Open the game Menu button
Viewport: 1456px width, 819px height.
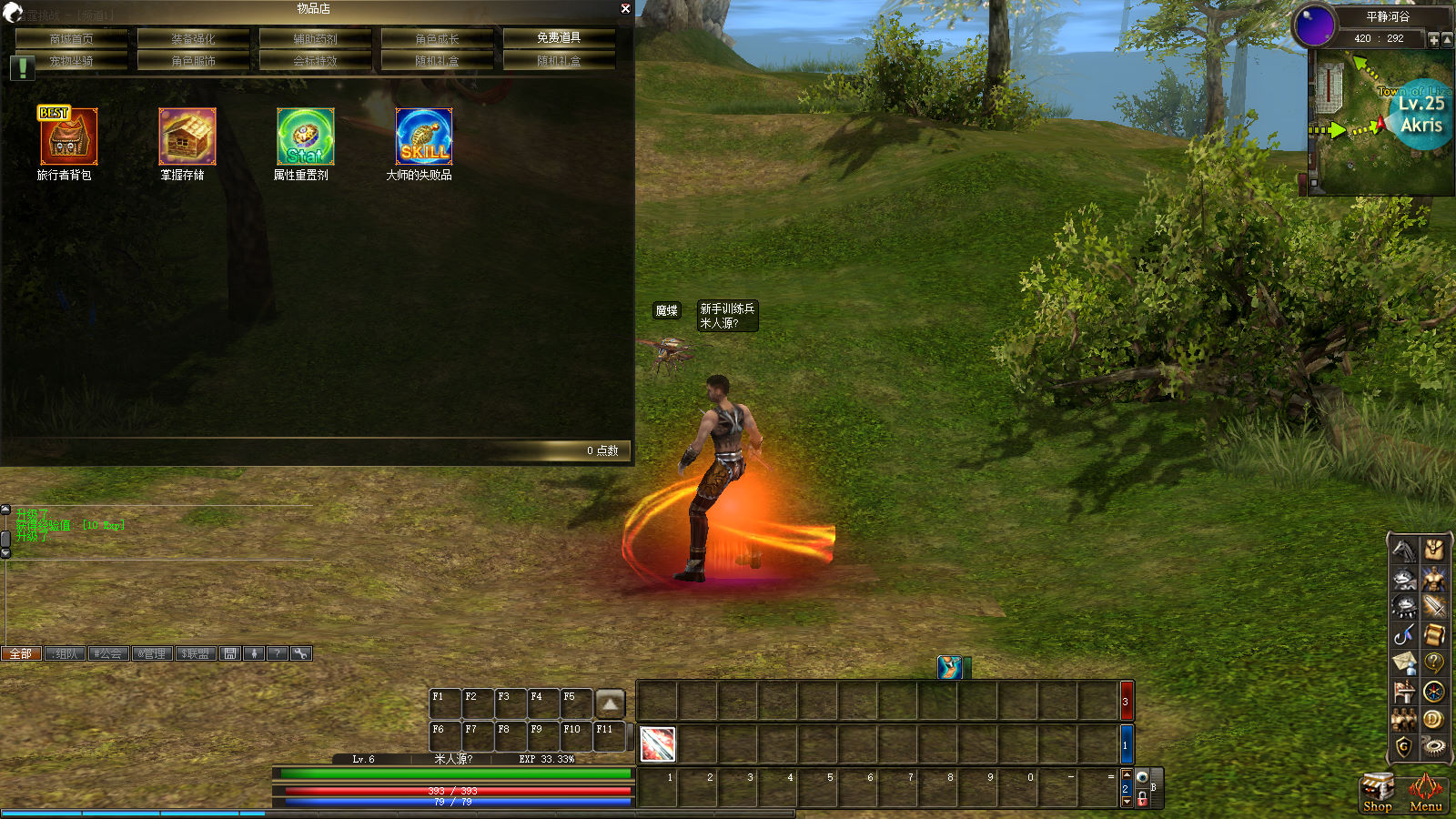(1425, 793)
